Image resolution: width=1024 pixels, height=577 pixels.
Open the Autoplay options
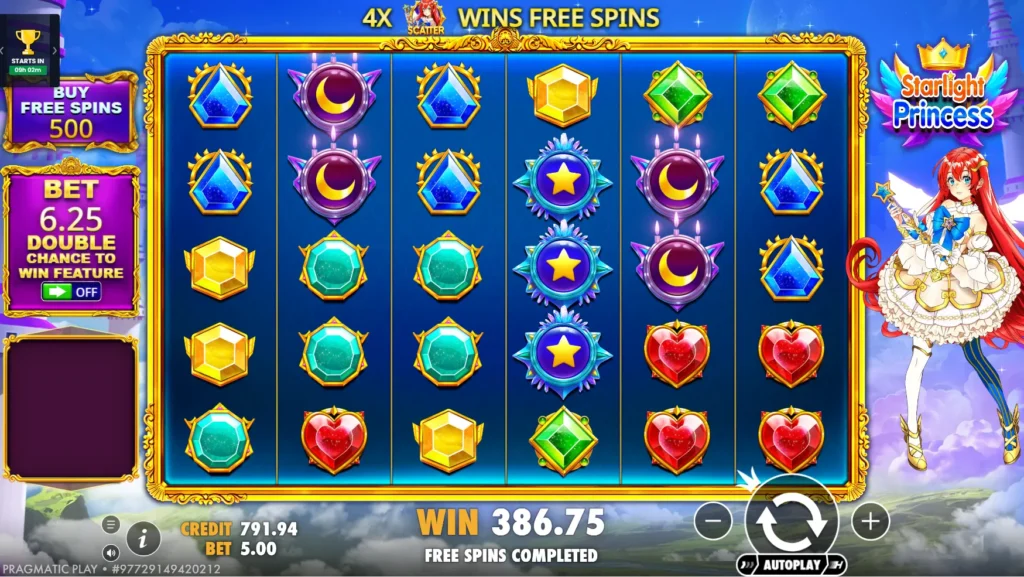coord(792,564)
